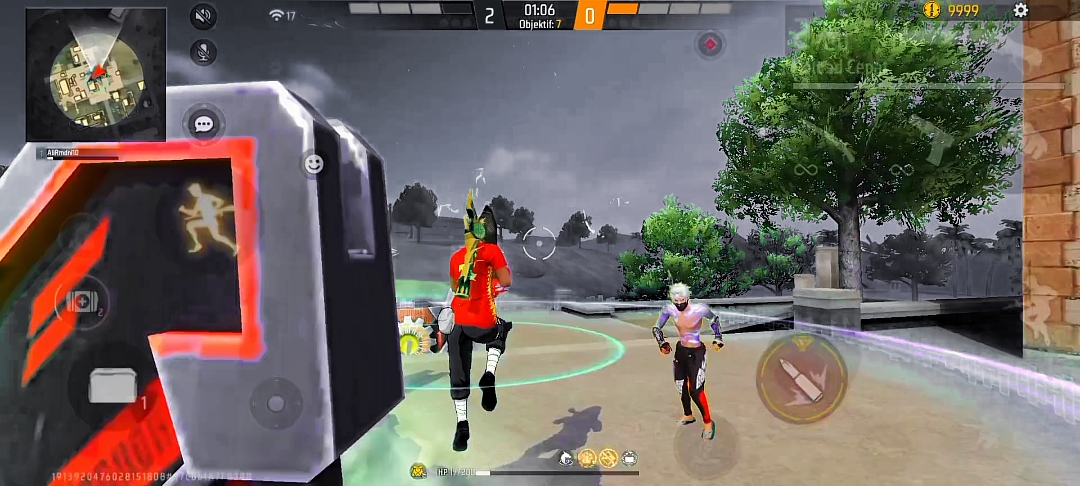This screenshot has width=1080, height=486.
Task: Tap the red diamond marker icon
Action: pyautogui.click(x=710, y=44)
